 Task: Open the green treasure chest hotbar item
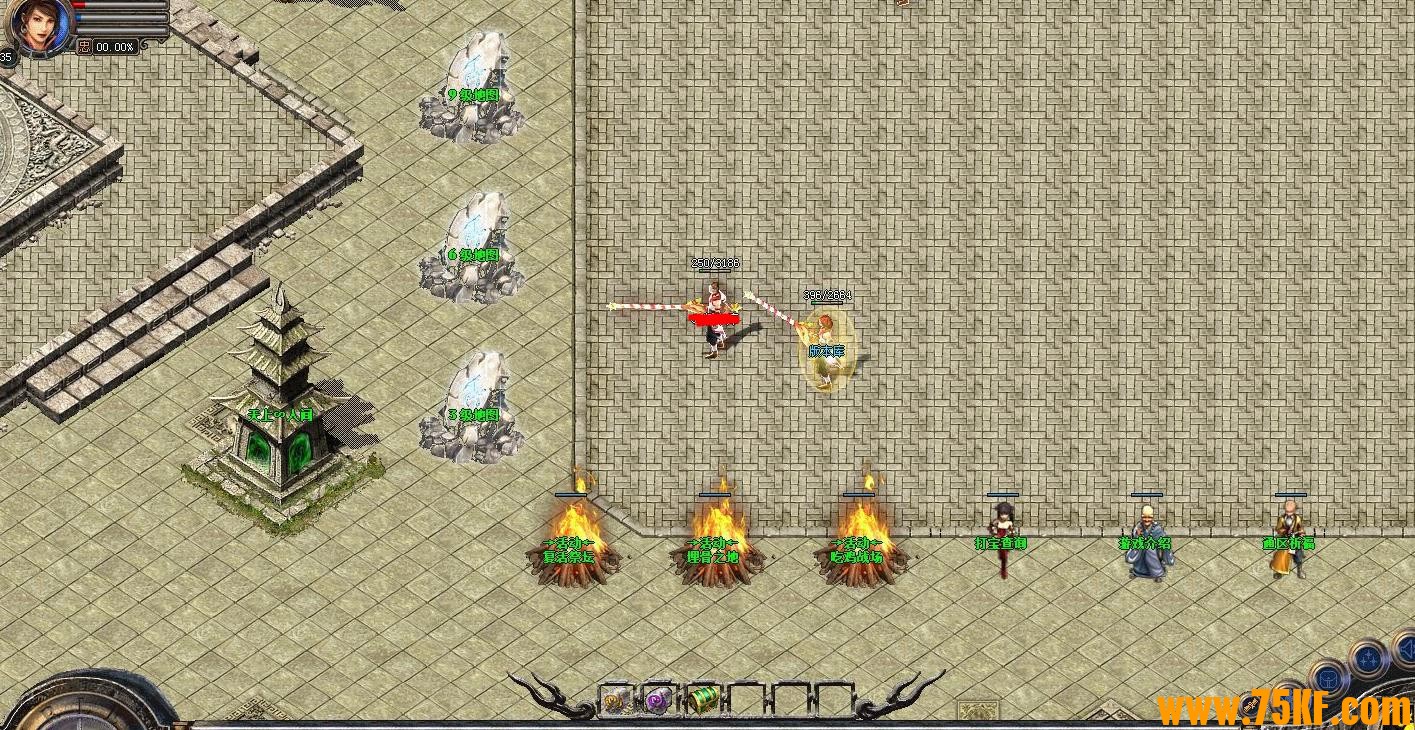(x=702, y=699)
